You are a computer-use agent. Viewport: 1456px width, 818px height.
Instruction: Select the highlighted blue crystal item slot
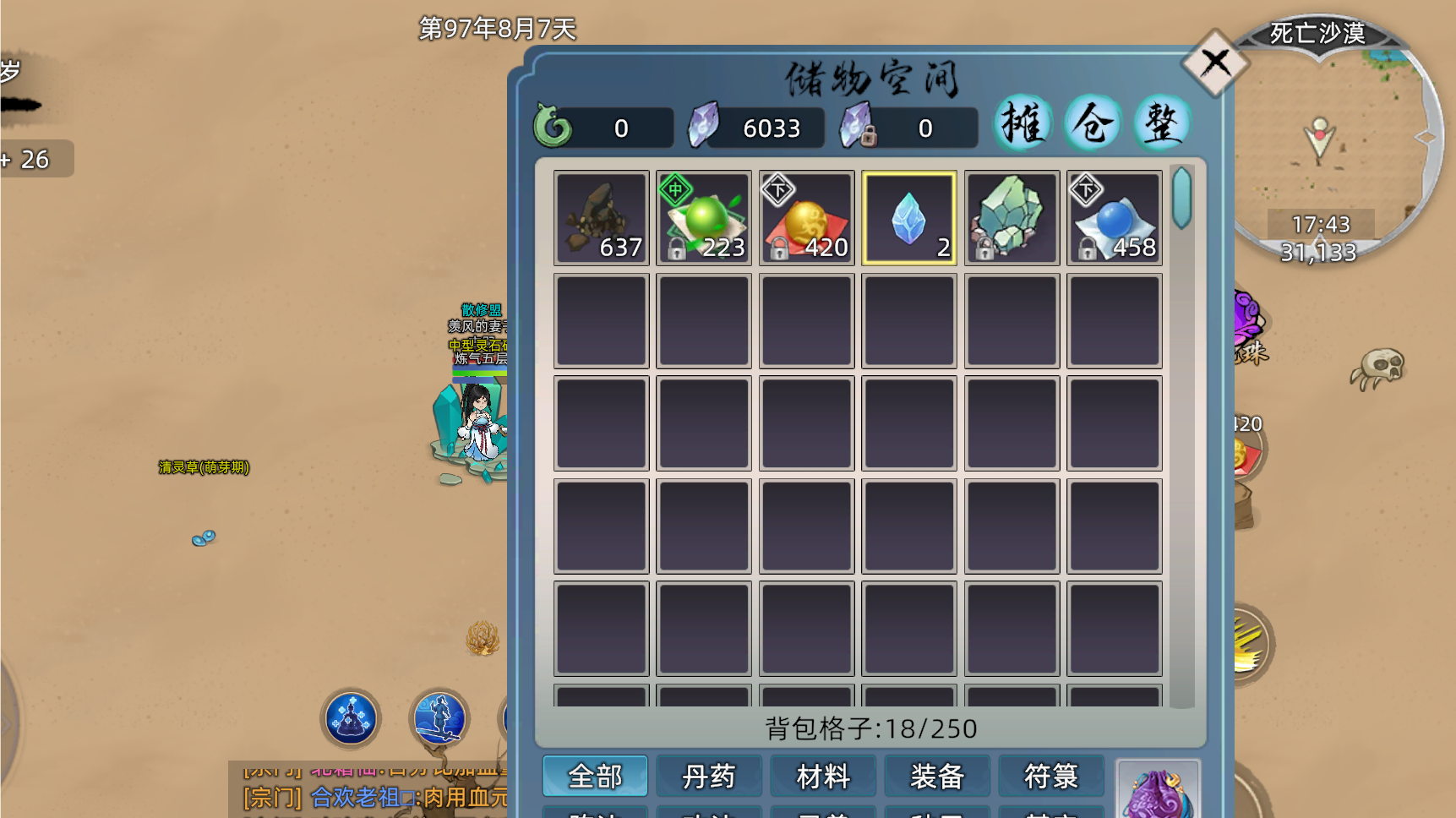908,218
